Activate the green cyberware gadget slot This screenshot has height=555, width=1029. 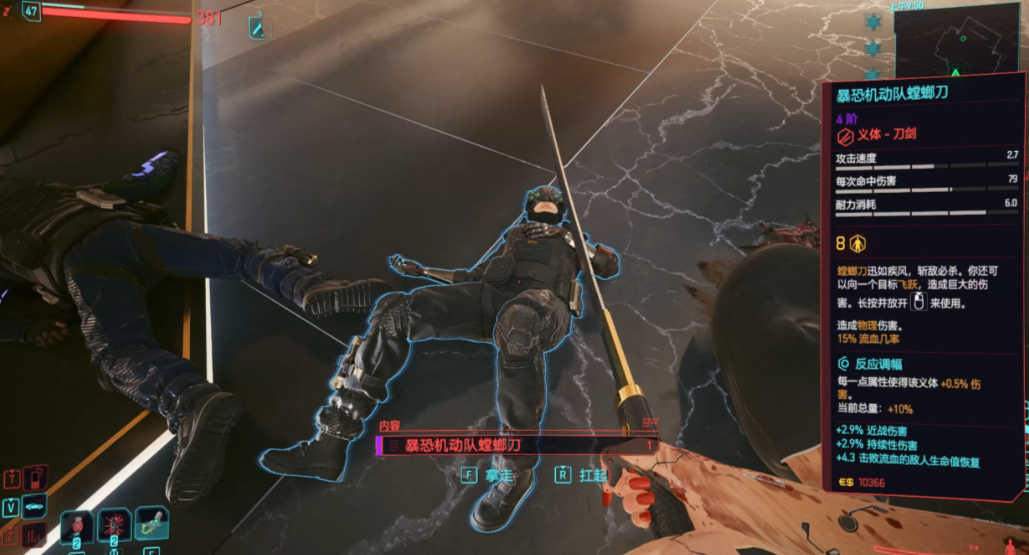[x=151, y=522]
